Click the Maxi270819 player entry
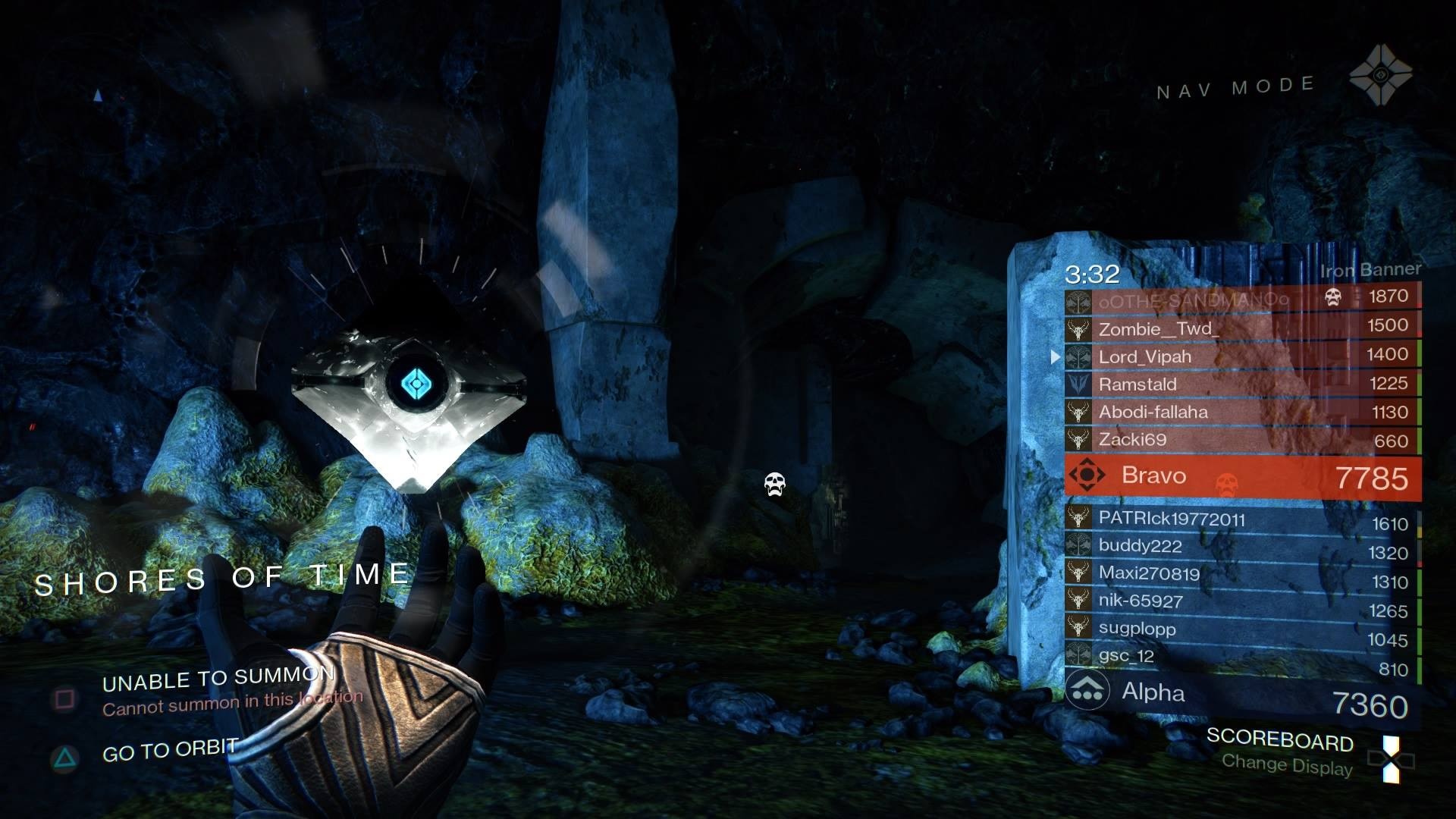The width and height of the screenshot is (1456, 819). pos(1241,575)
